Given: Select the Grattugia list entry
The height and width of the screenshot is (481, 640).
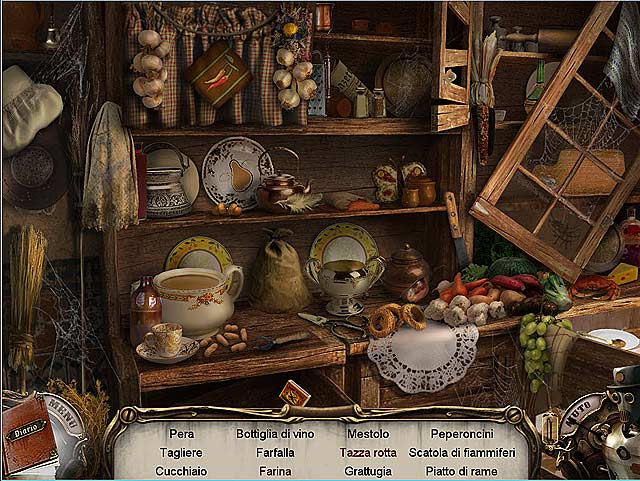Looking at the screenshot, I should point(367,470).
